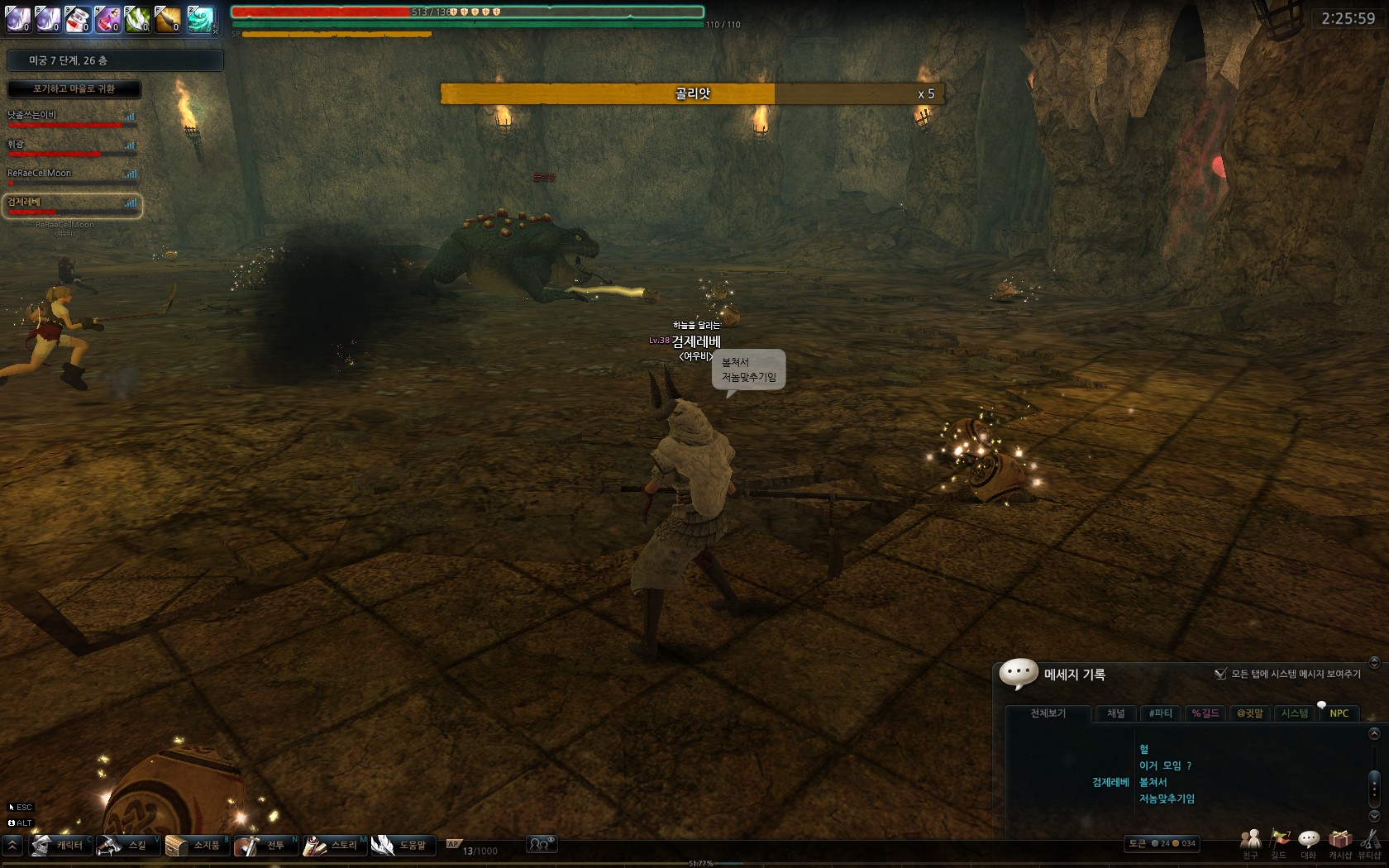This screenshot has width=1389, height=868.
Task: Switch to the #파티 chat tab
Action: [1160, 713]
